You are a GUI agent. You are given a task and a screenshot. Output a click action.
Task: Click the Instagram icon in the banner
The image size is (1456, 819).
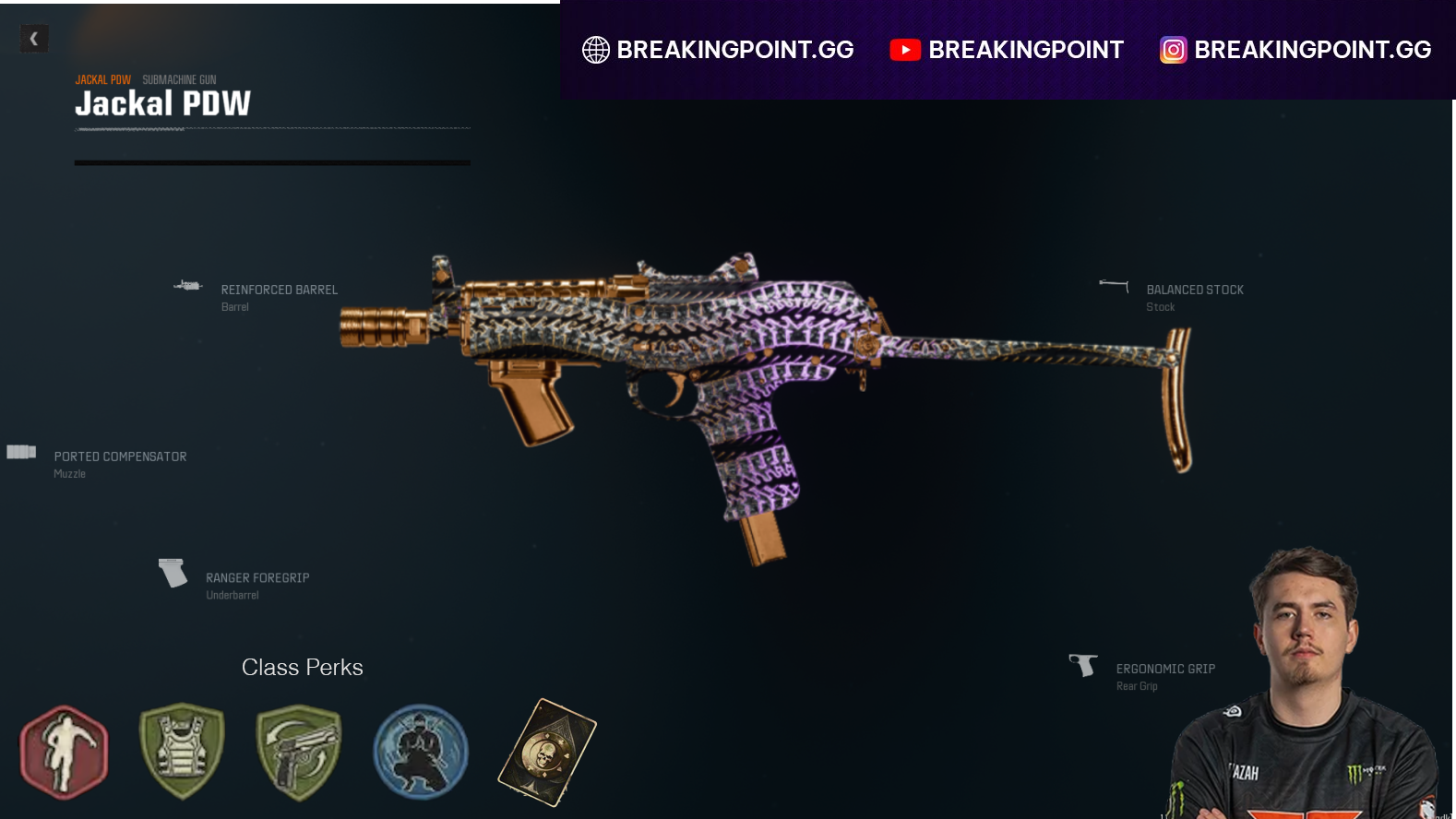click(1172, 50)
